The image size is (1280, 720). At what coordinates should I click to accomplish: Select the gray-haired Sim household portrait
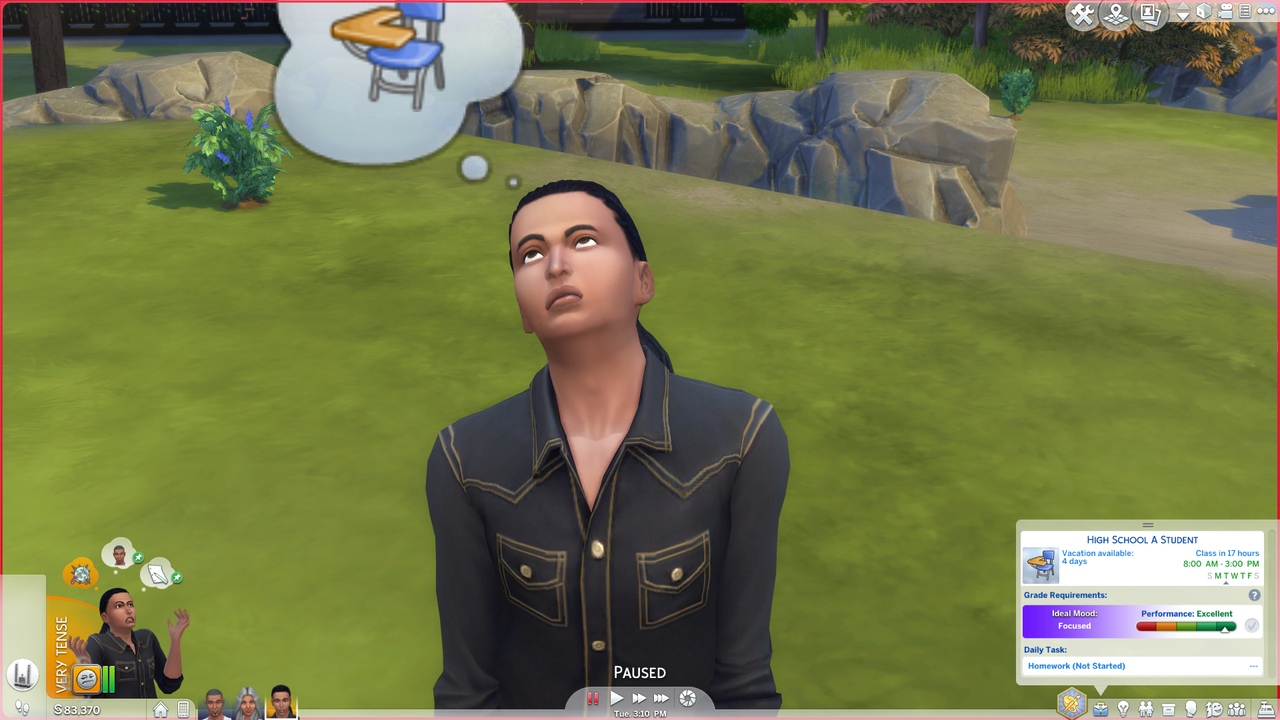247,703
